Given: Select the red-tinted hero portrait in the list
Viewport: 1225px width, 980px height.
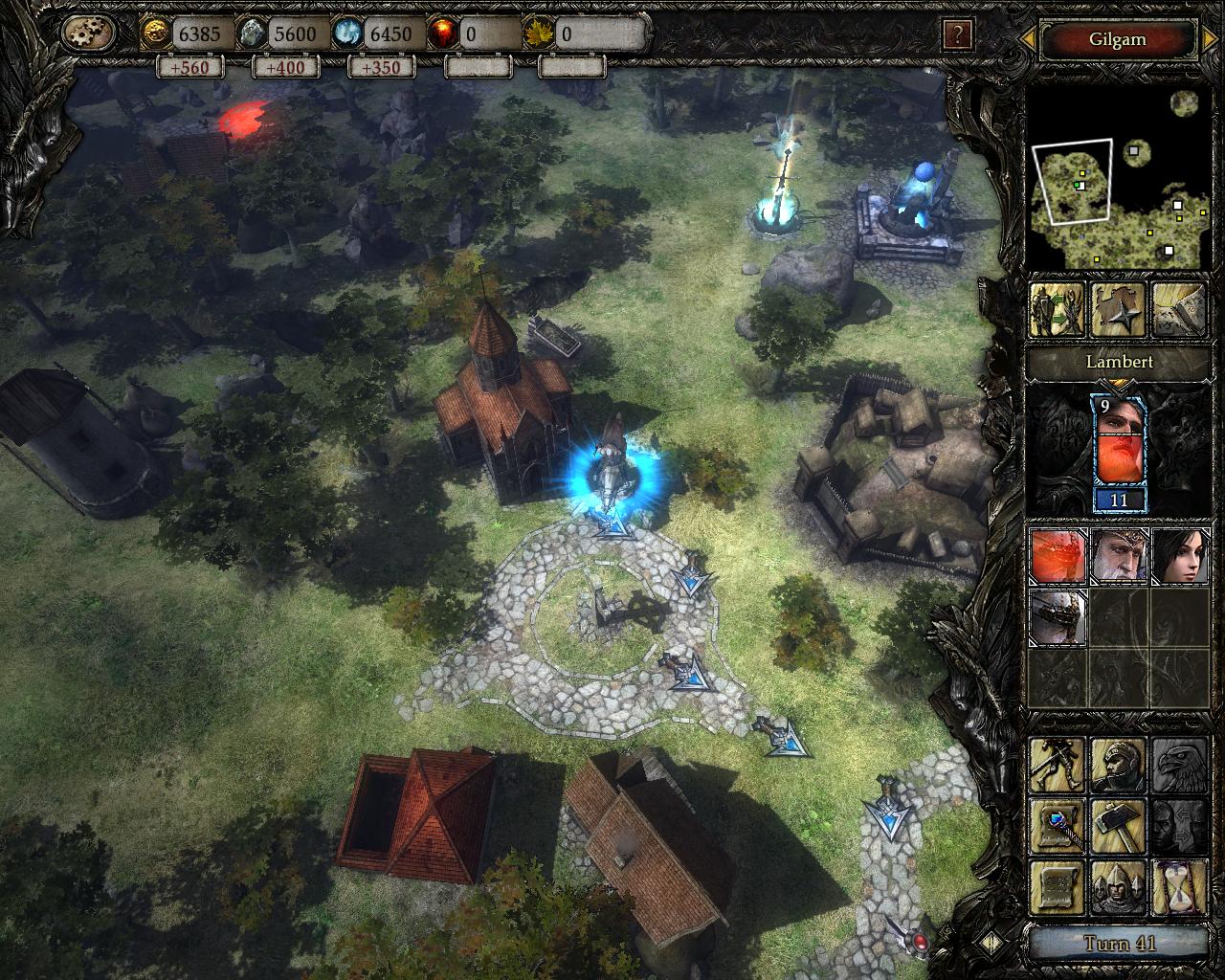Looking at the screenshot, I should click(1058, 556).
